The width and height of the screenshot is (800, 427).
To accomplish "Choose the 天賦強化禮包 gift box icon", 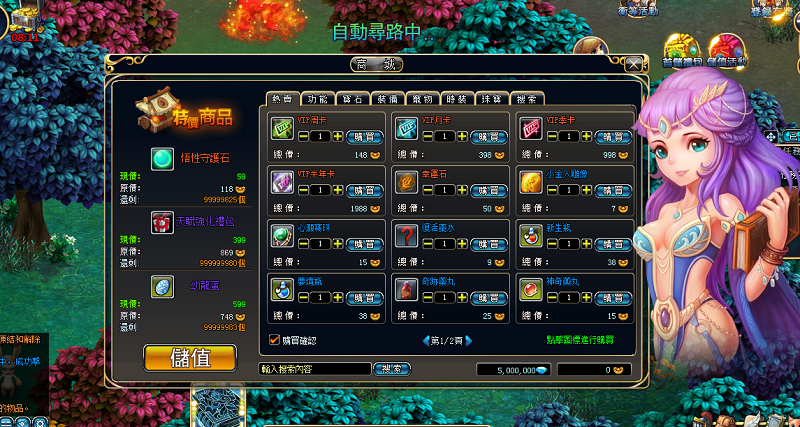I will tap(161, 222).
